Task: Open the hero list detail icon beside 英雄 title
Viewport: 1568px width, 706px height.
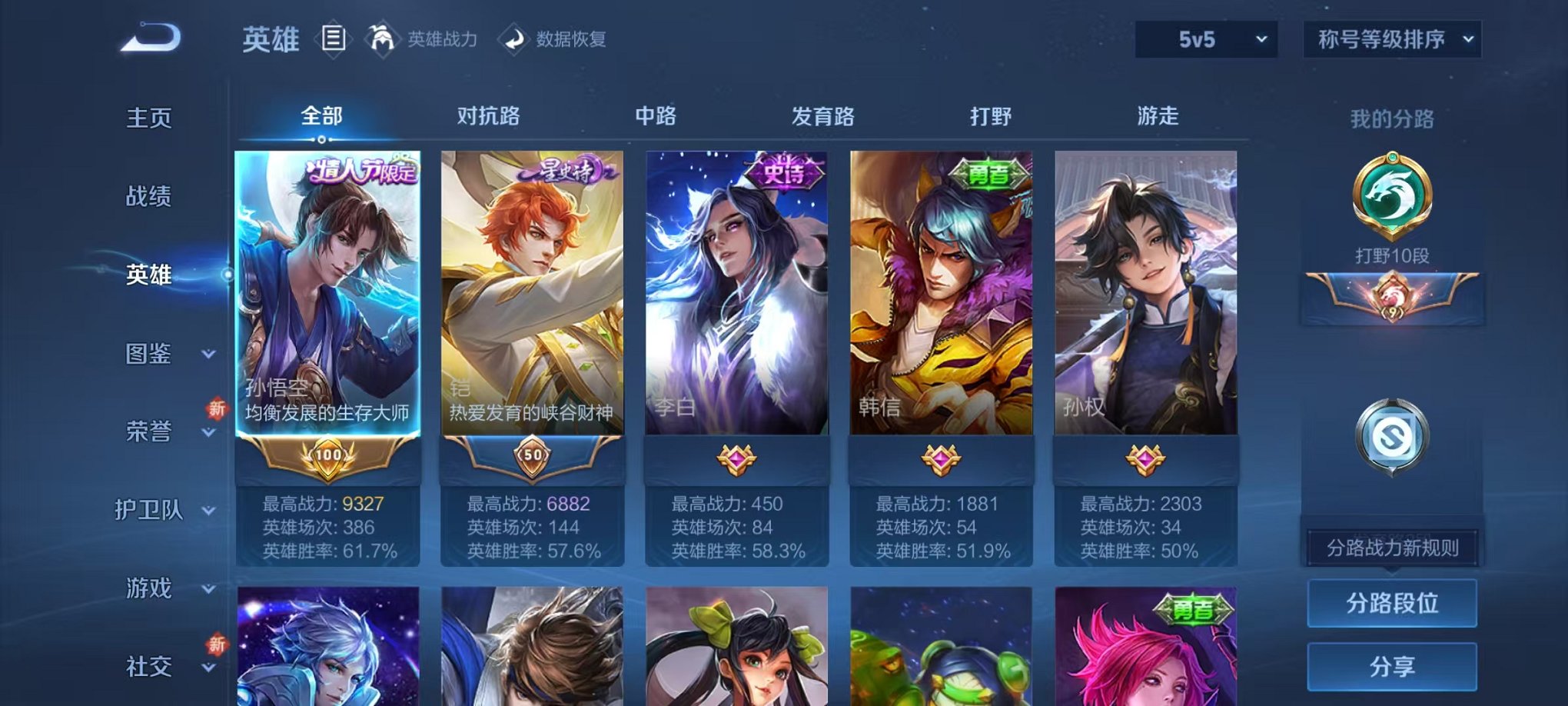Action: tap(334, 40)
